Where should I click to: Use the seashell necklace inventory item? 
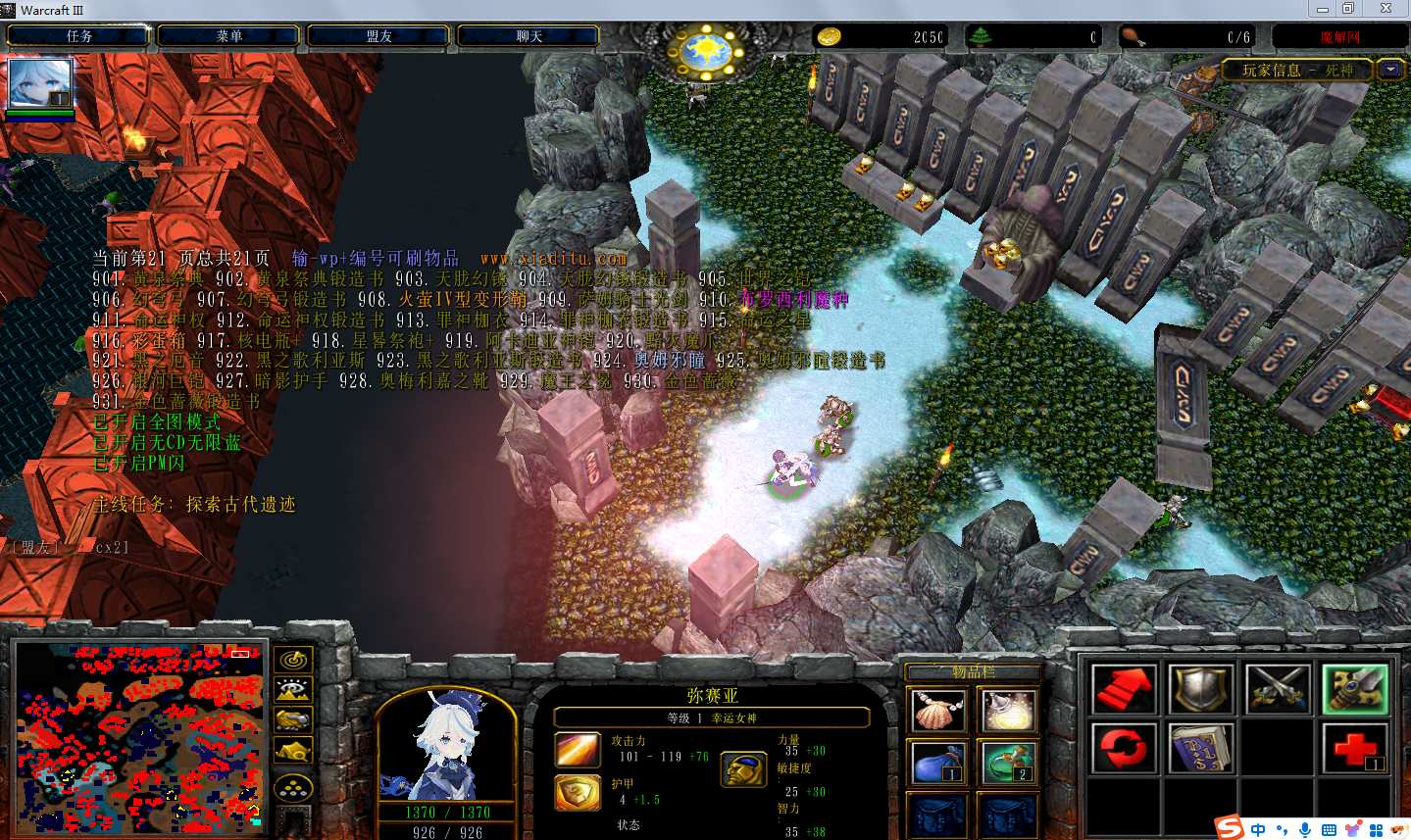pos(938,710)
